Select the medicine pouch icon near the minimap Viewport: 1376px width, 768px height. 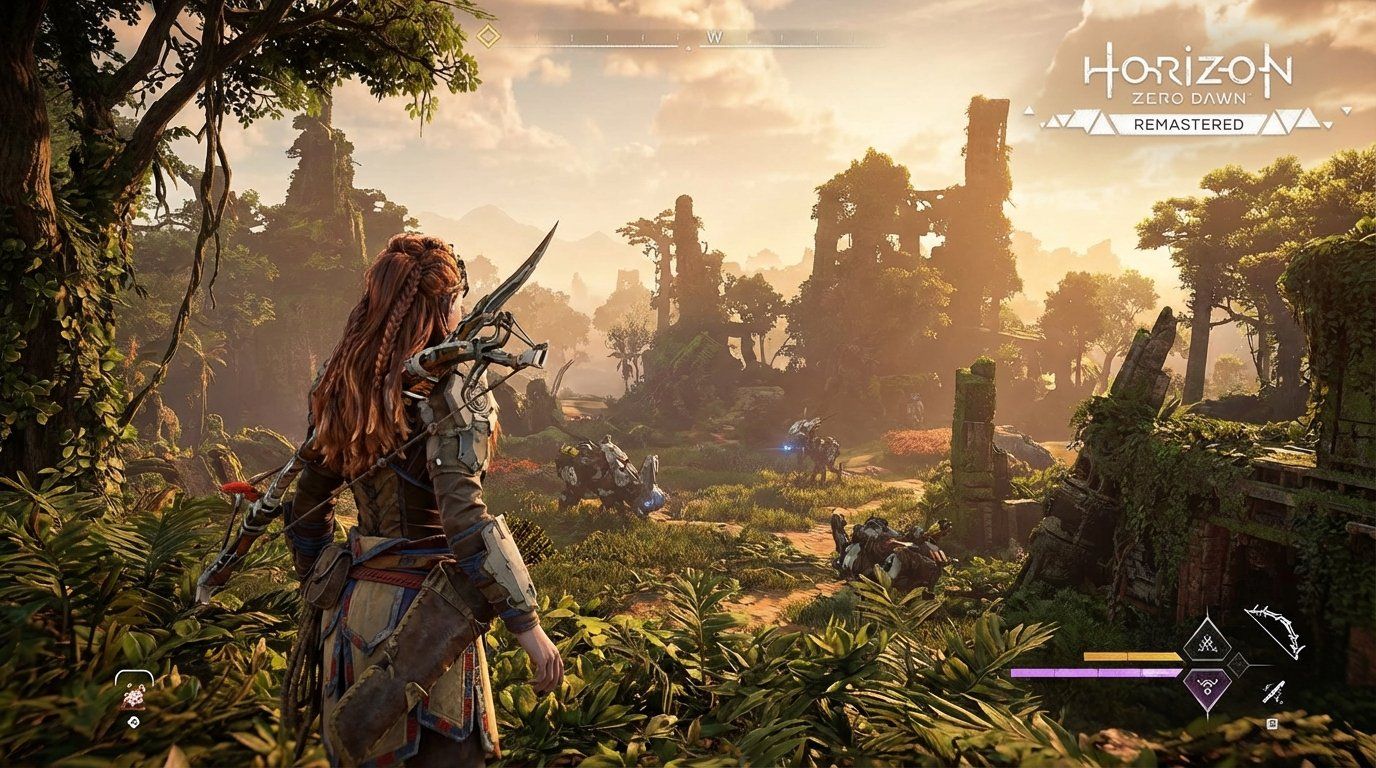point(134,697)
